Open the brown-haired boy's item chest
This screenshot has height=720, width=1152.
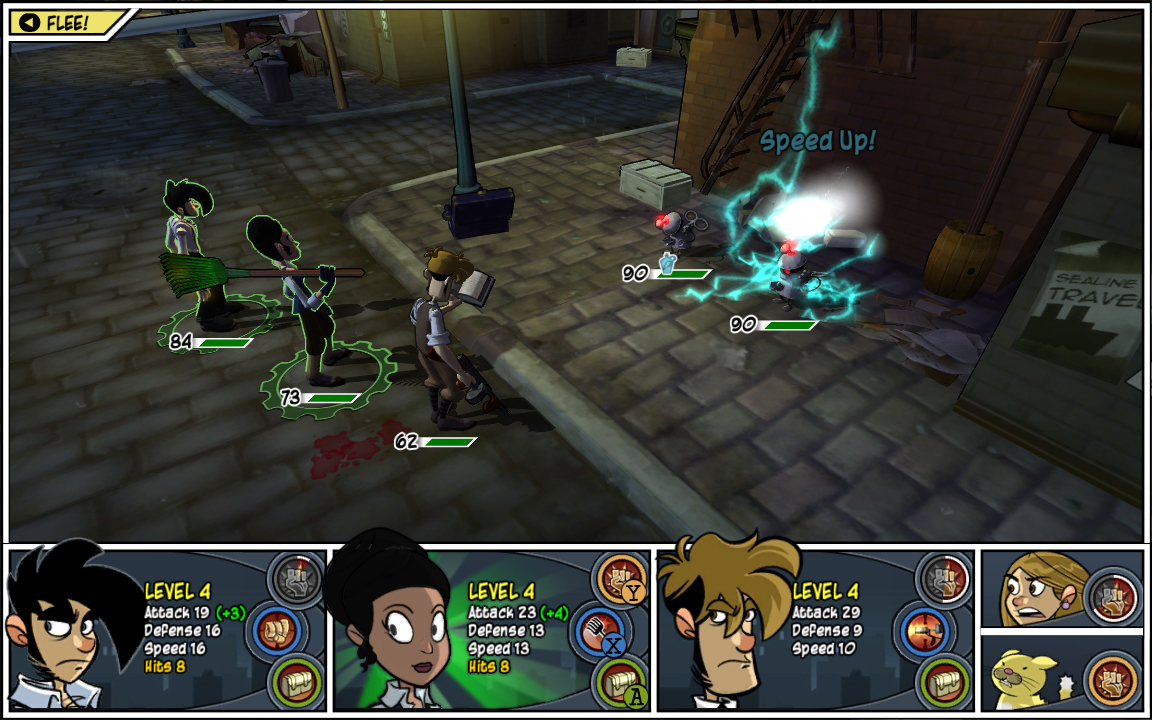coord(944,680)
